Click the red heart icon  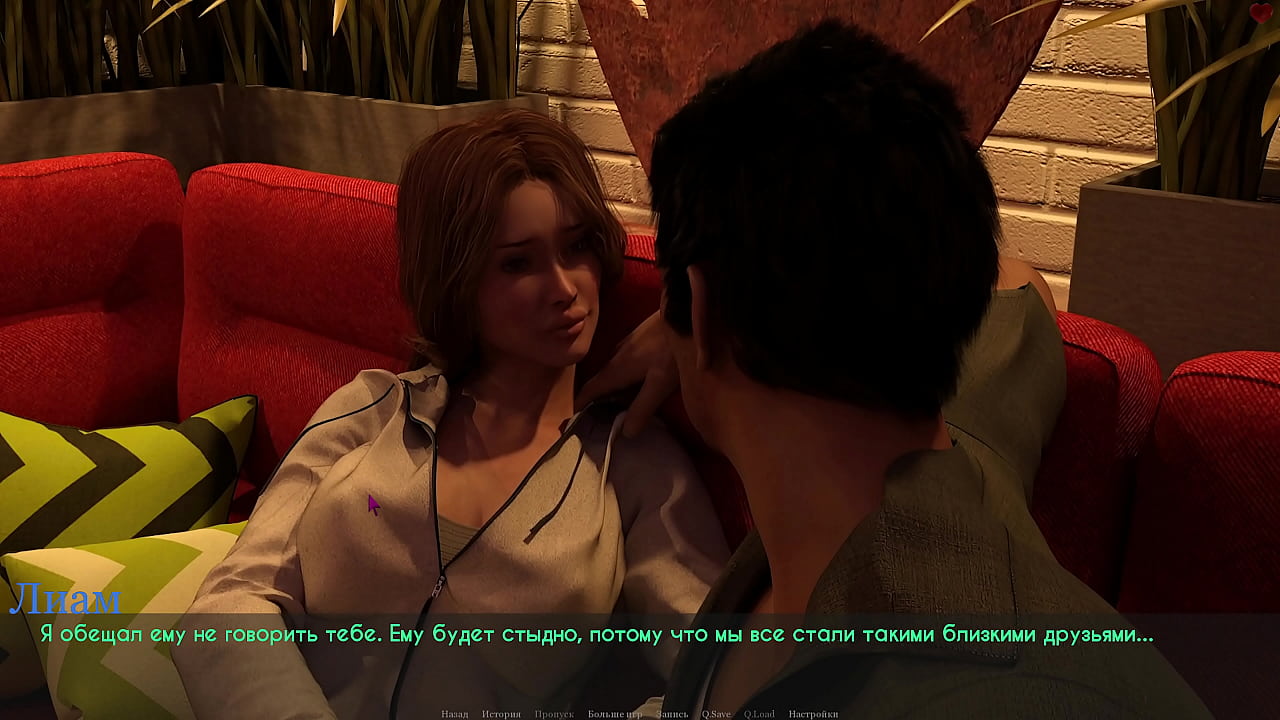click(x=1261, y=13)
